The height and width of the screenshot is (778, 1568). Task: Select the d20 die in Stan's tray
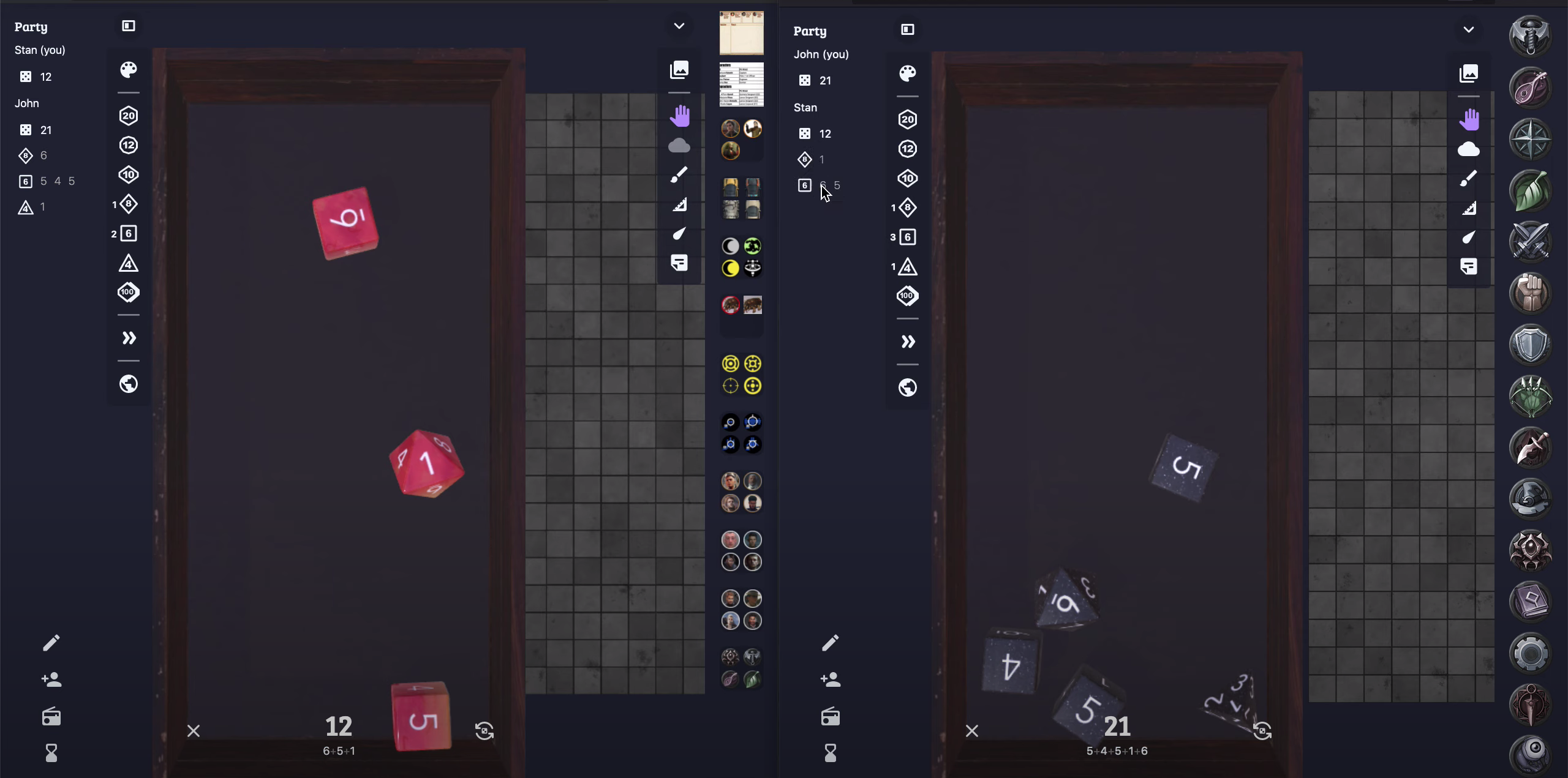point(128,115)
